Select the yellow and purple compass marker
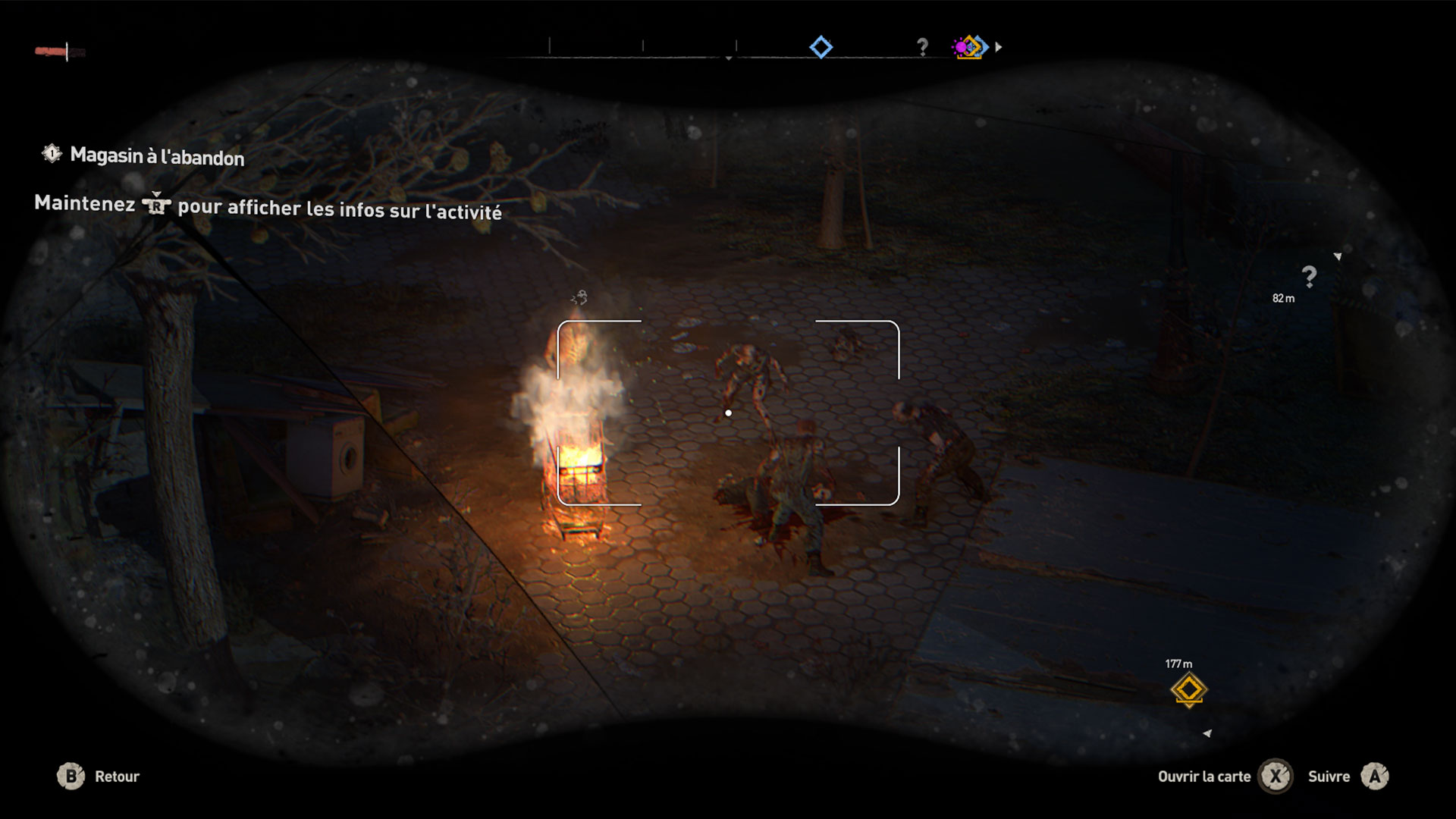 (970, 47)
